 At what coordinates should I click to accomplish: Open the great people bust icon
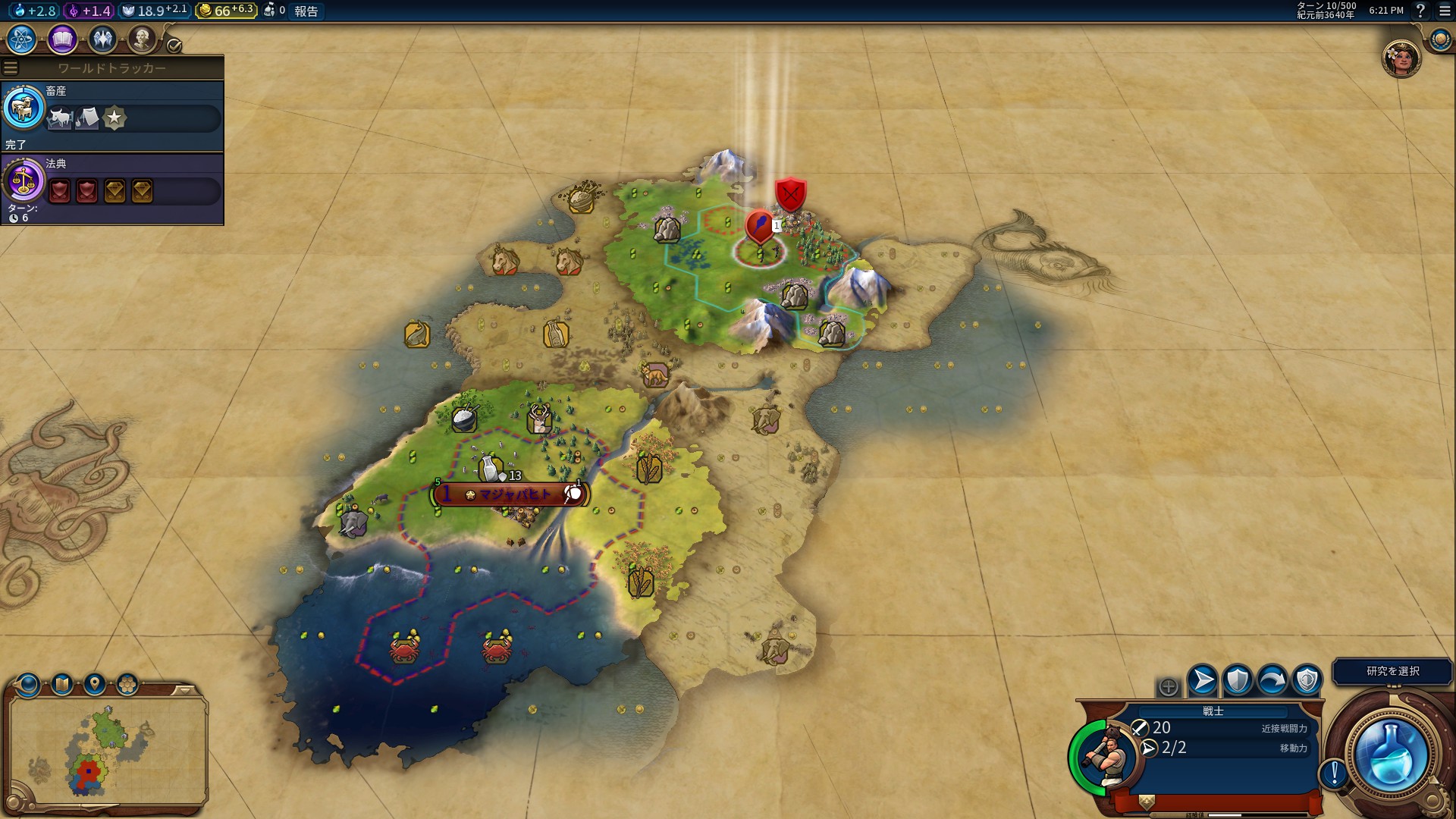pyautogui.click(x=142, y=39)
